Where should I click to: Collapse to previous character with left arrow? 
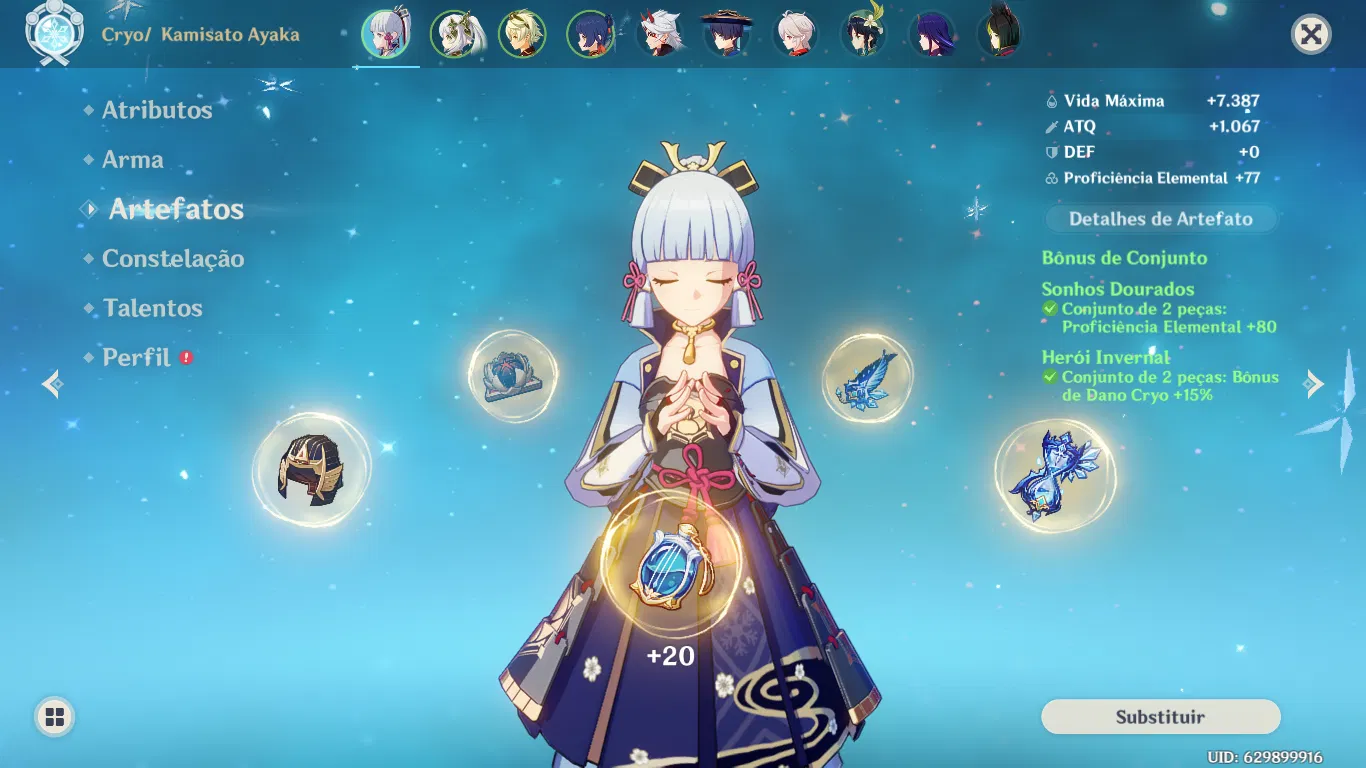[51, 383]
